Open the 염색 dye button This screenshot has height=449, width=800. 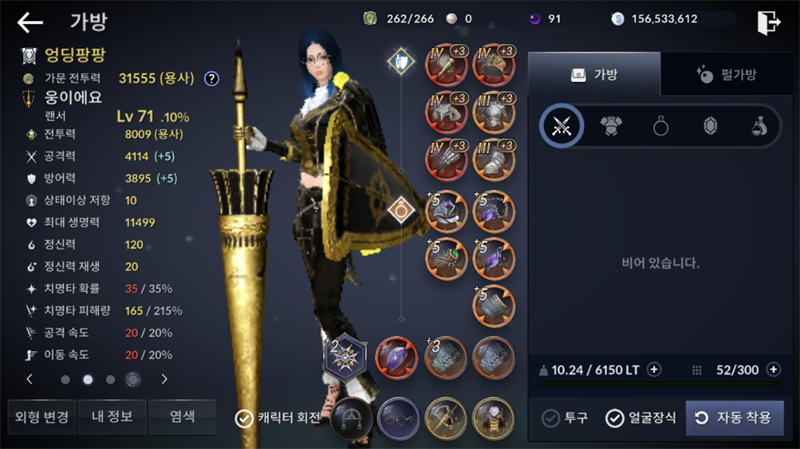181,416
